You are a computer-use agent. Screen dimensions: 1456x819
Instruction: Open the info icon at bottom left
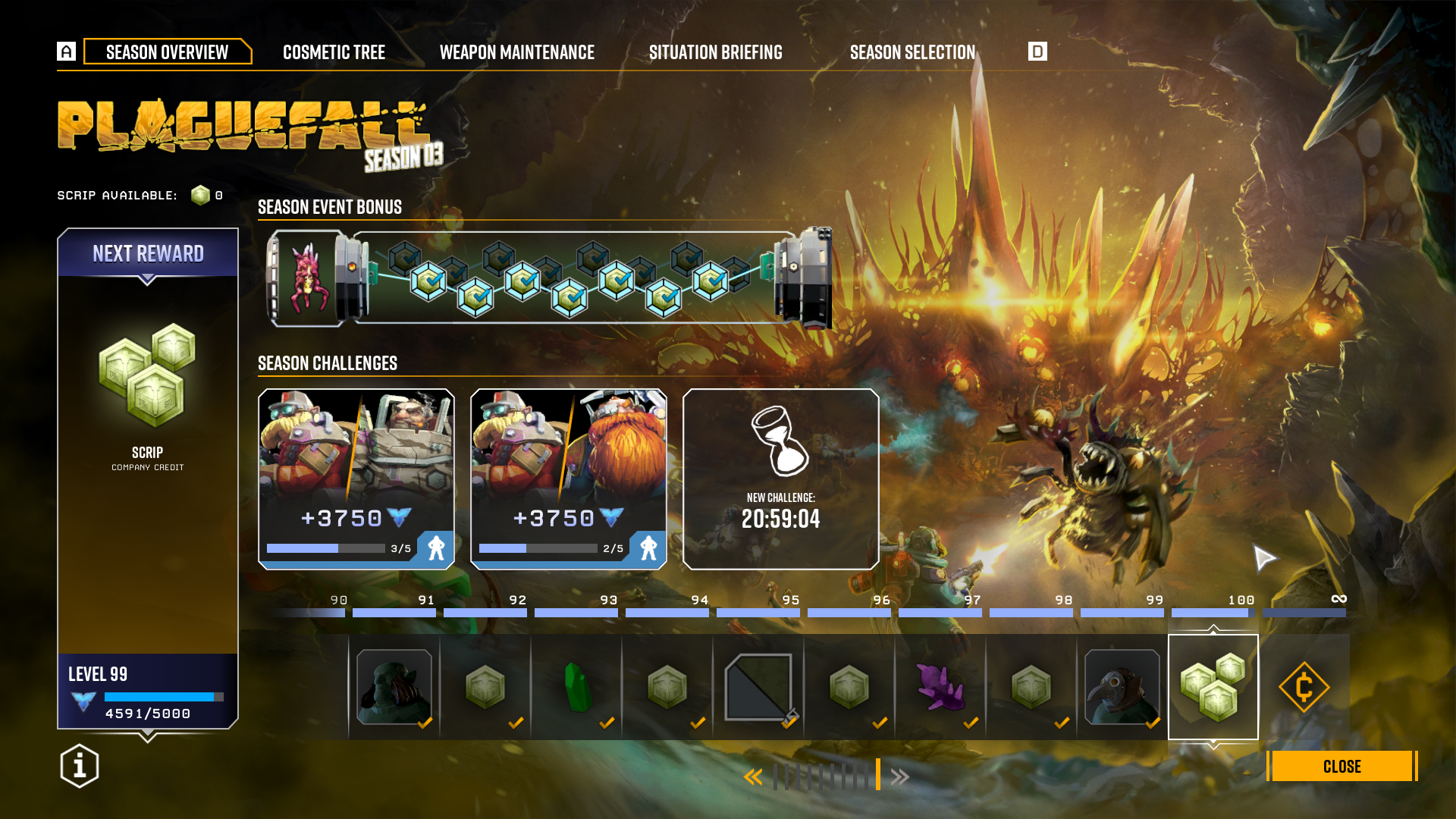coord(80,766)
